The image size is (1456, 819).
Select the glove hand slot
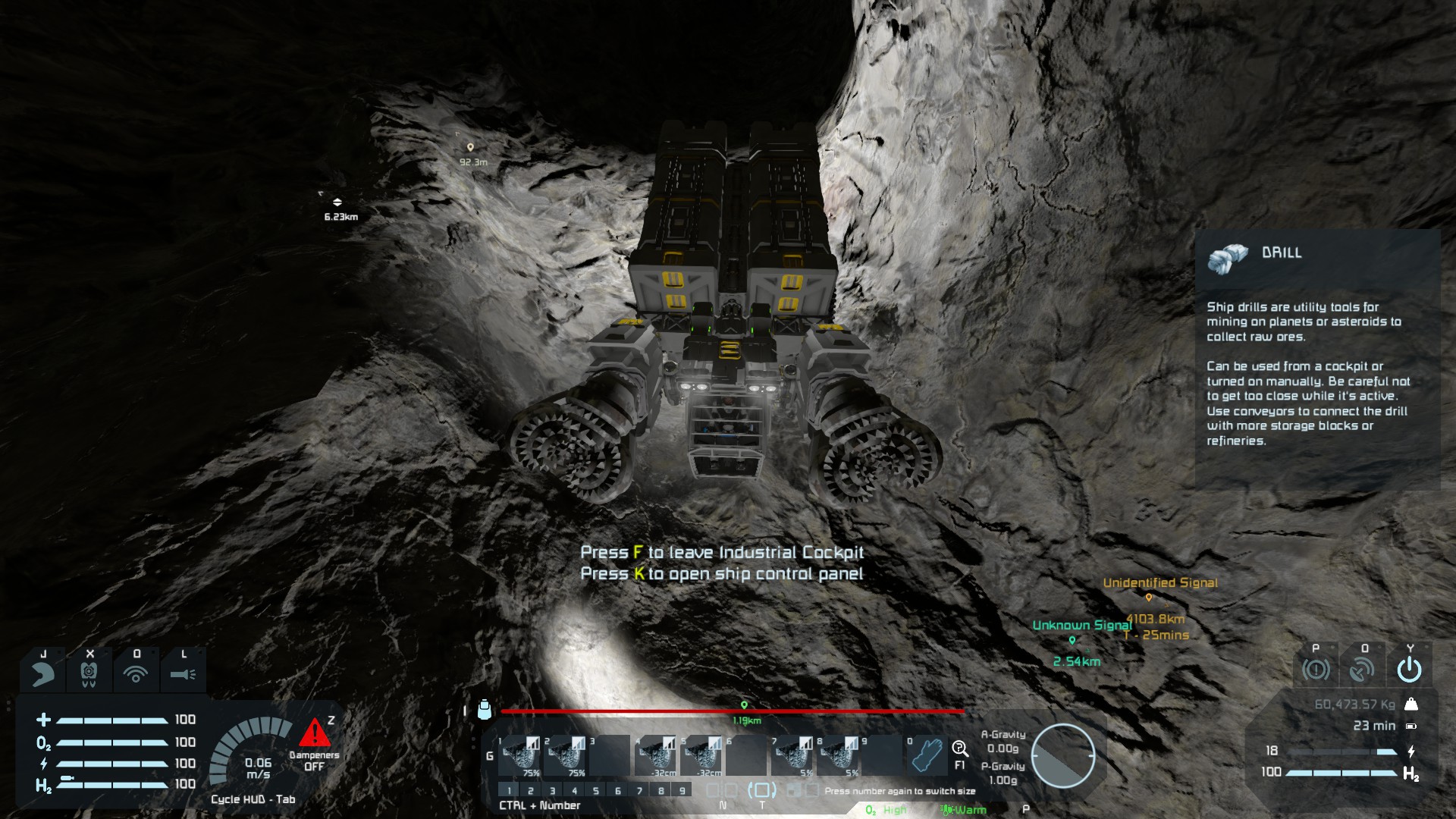pyautogui.click(x=928, y=755)
